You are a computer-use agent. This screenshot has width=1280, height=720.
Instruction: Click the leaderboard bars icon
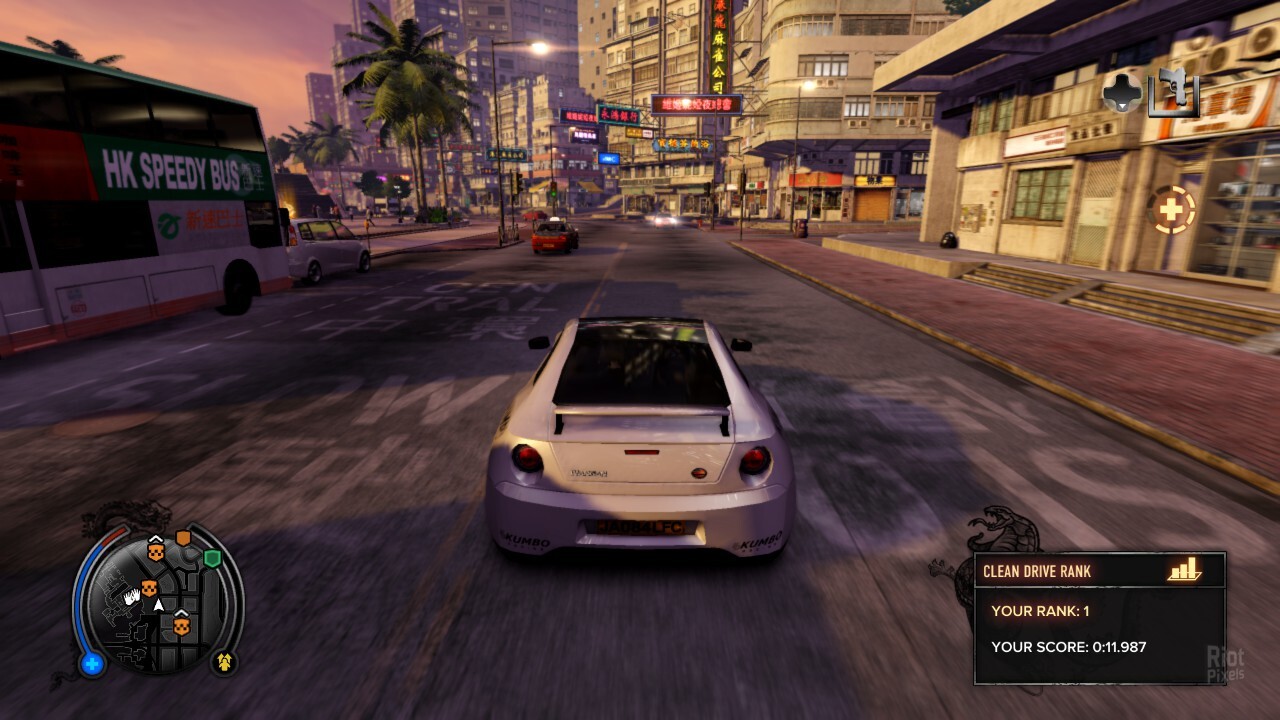1184,570
